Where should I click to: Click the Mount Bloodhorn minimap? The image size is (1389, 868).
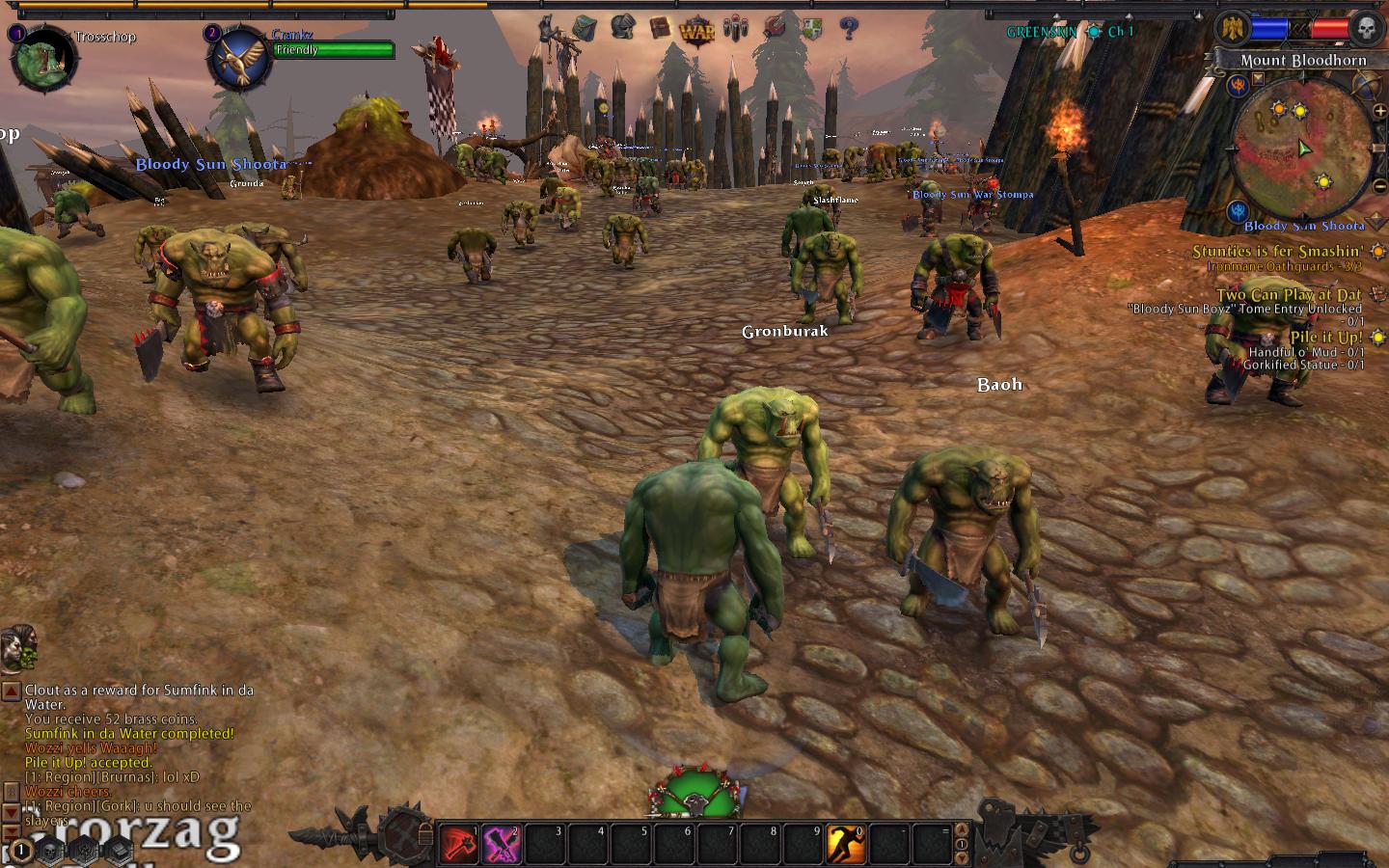pos(1302,149)
